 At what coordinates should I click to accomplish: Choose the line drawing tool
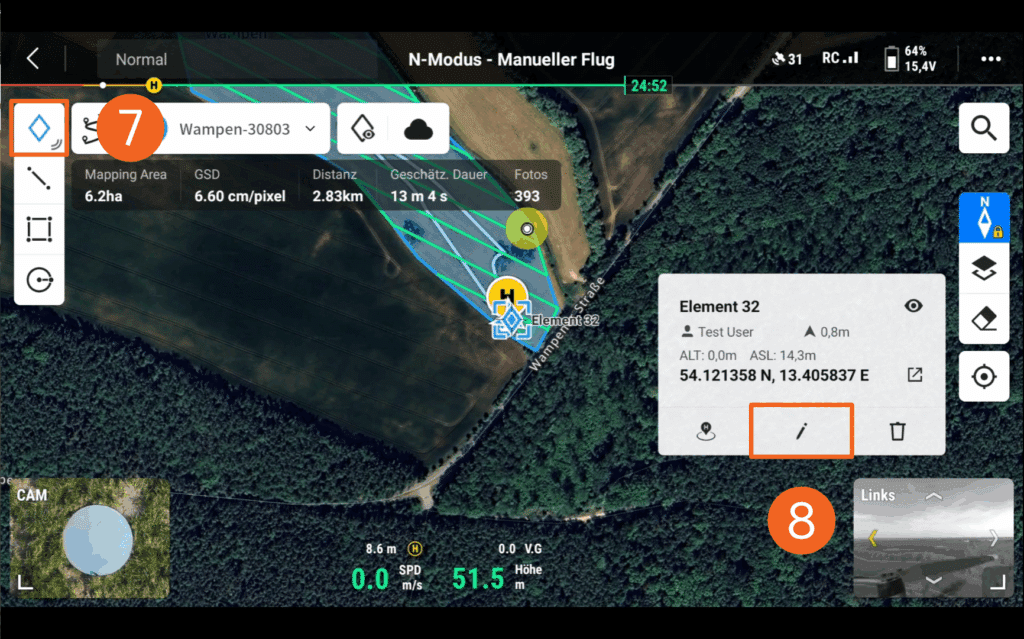click(x=39, y=179)
